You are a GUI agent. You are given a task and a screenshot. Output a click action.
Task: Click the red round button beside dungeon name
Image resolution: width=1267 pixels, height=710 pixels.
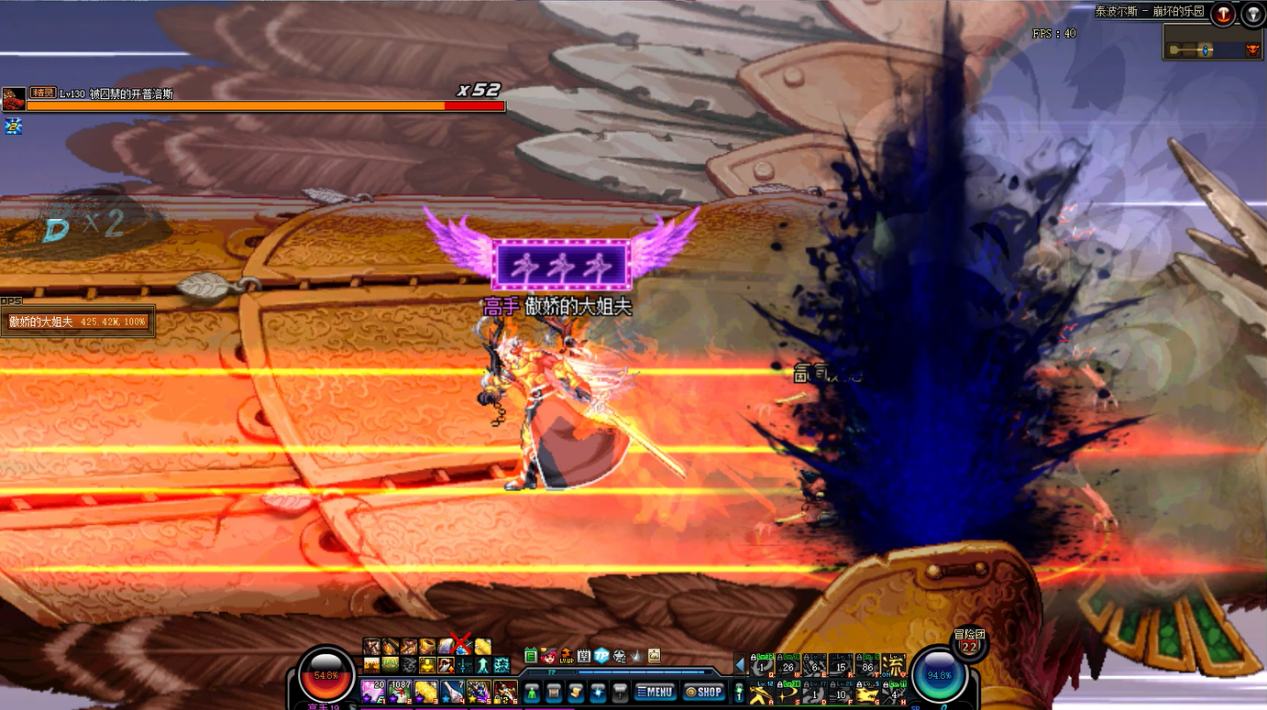click(1223, 14)
